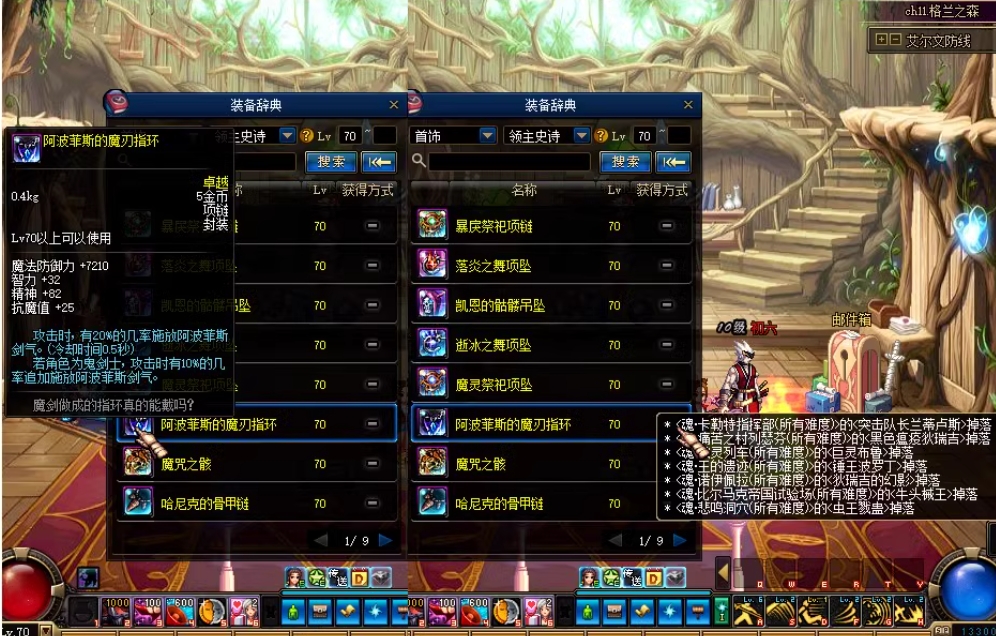
Task: Select the 魔灵祭祀项坠 entry
Action: (x=494, y=384)
